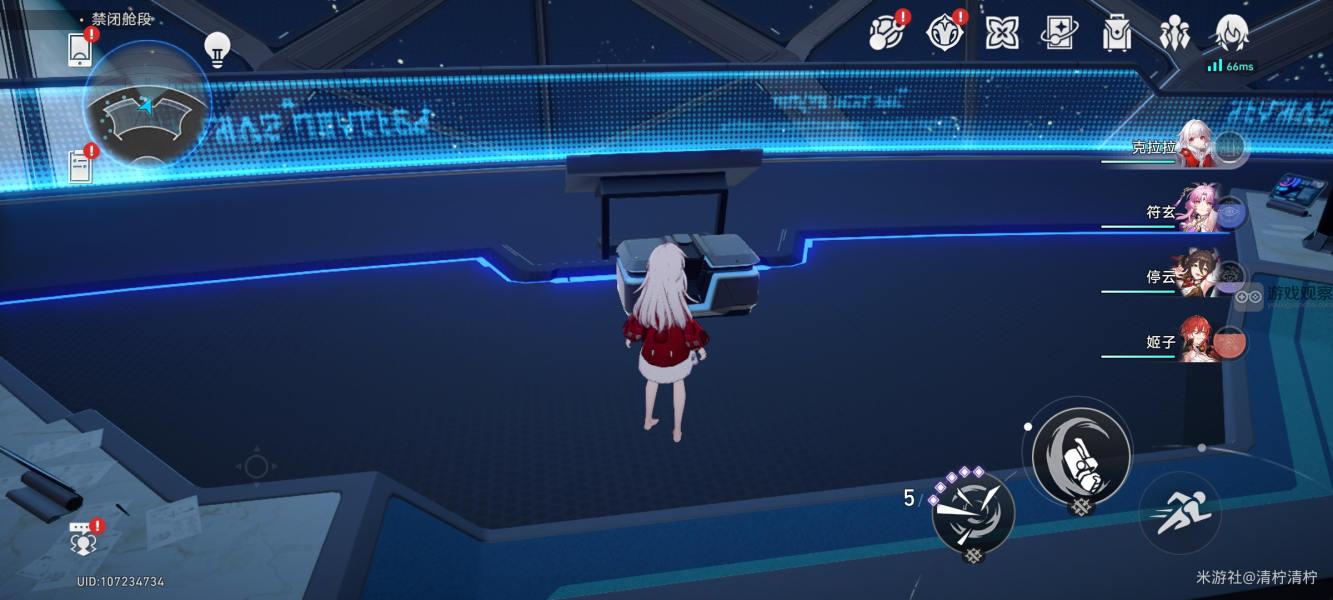
Task: Open the backpack inventory icon
Action: pos(1116,34)
